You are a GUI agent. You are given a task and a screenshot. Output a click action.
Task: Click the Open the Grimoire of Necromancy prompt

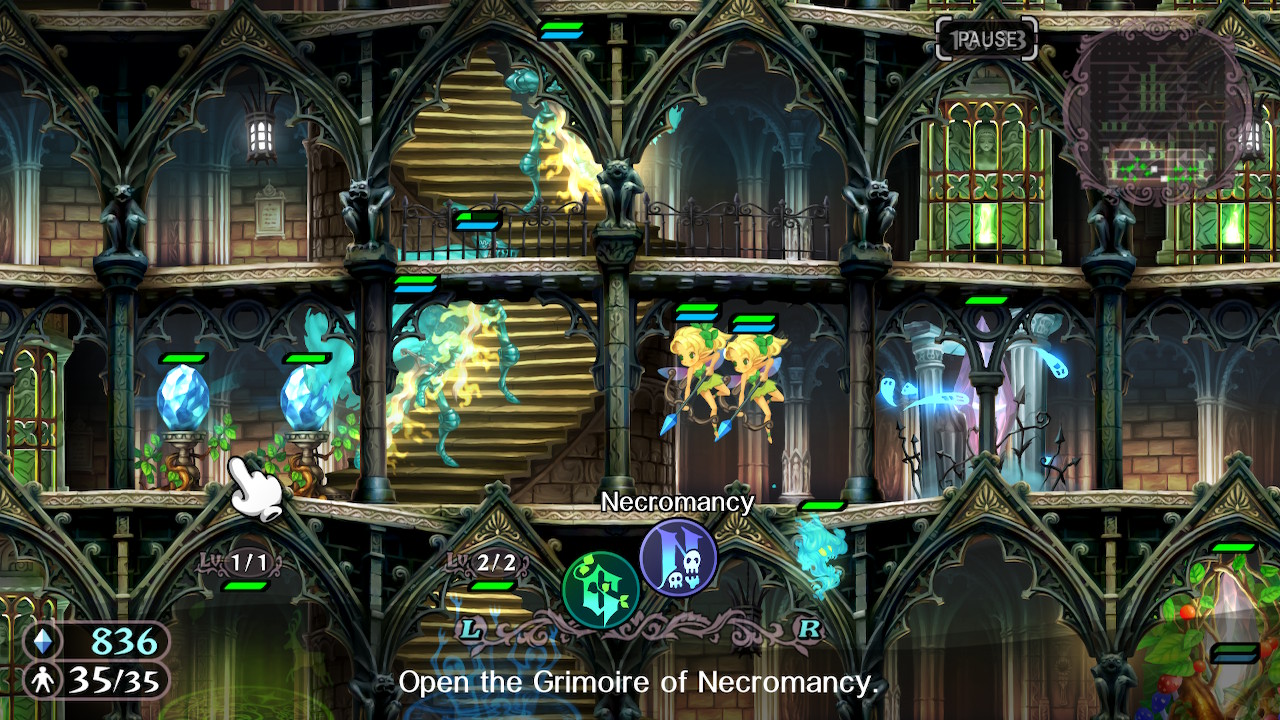[640, 683]
